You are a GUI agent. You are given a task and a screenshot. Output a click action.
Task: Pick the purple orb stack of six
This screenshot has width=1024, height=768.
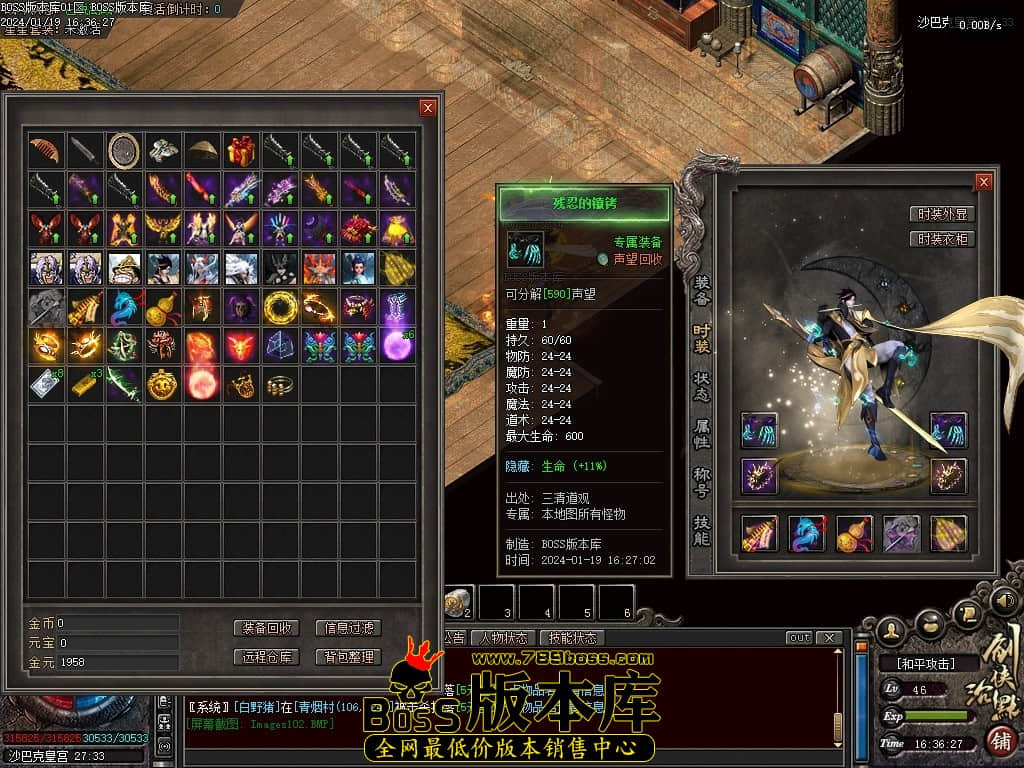pos(397,345)
